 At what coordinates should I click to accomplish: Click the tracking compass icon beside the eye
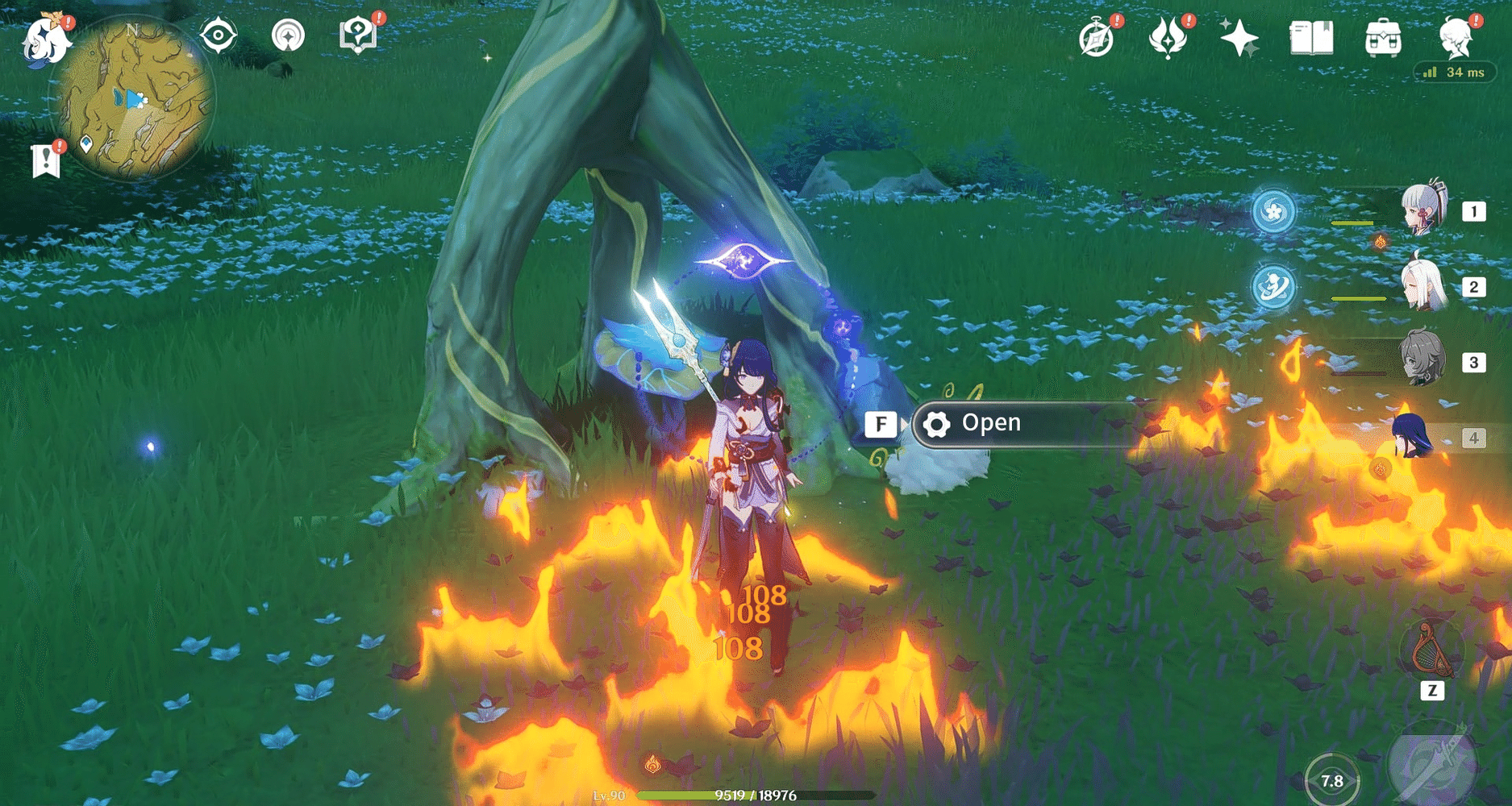[x=289, y=35]
